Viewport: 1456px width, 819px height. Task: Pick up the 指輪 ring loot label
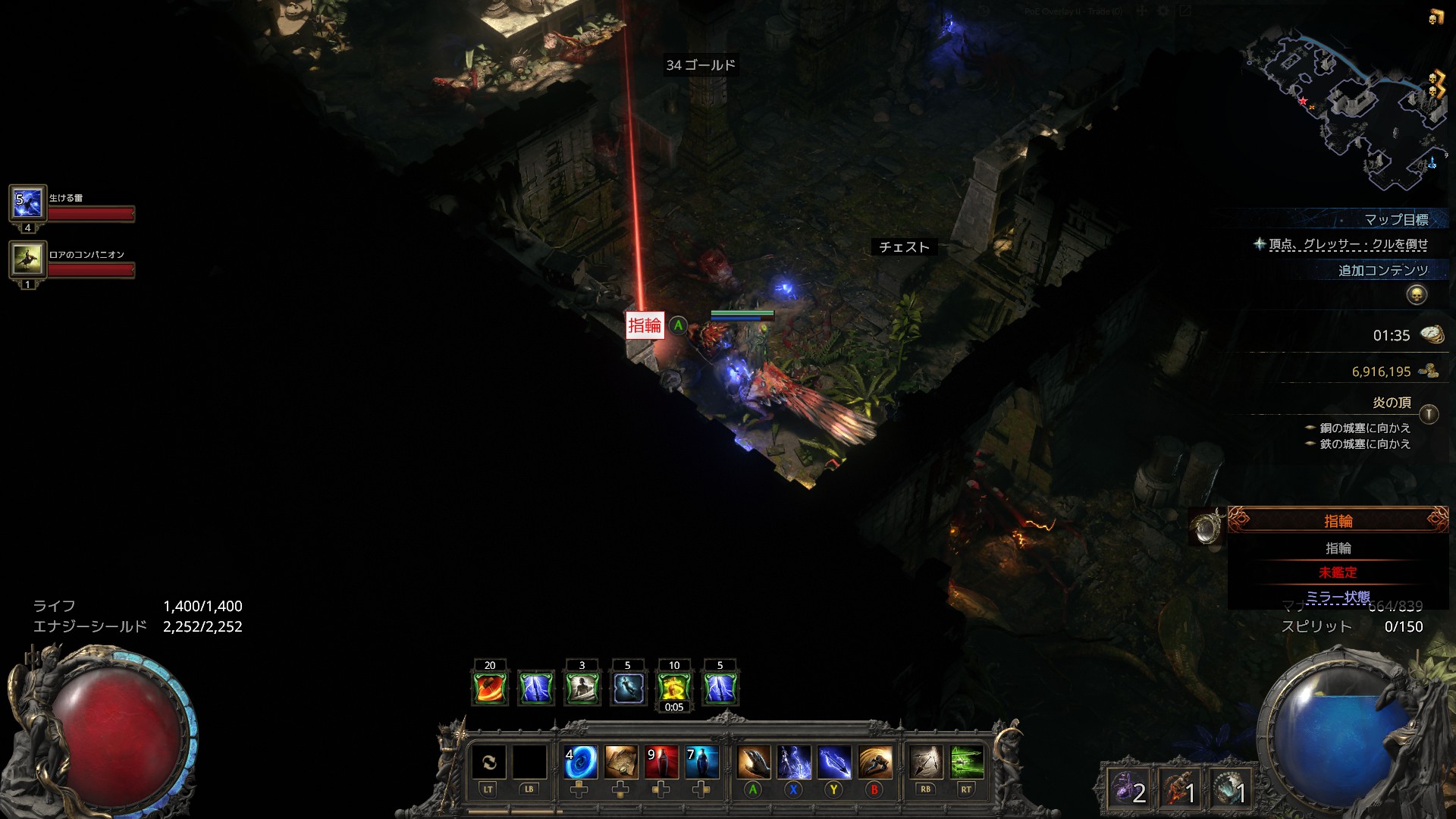(645, 326)
